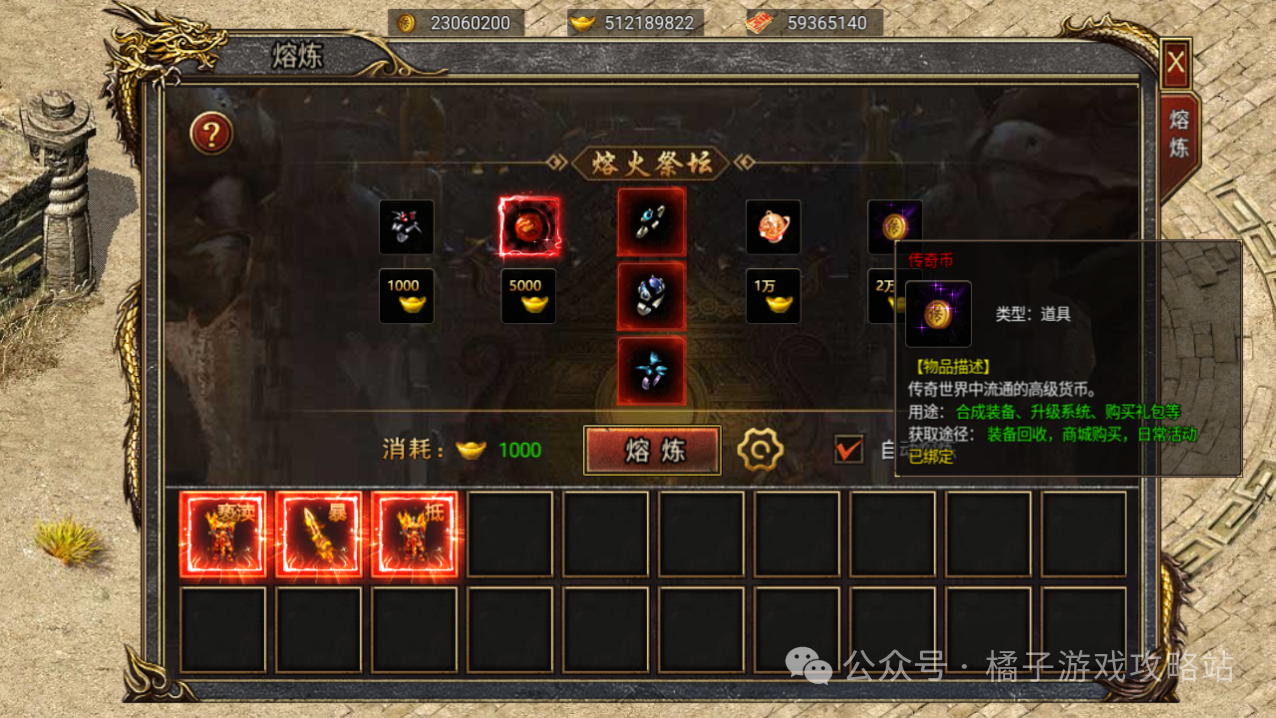Select the 1万 yuanbao tier slot
Image resolution: width=1276 pixels, height=718 pixels.
point(773,296)
